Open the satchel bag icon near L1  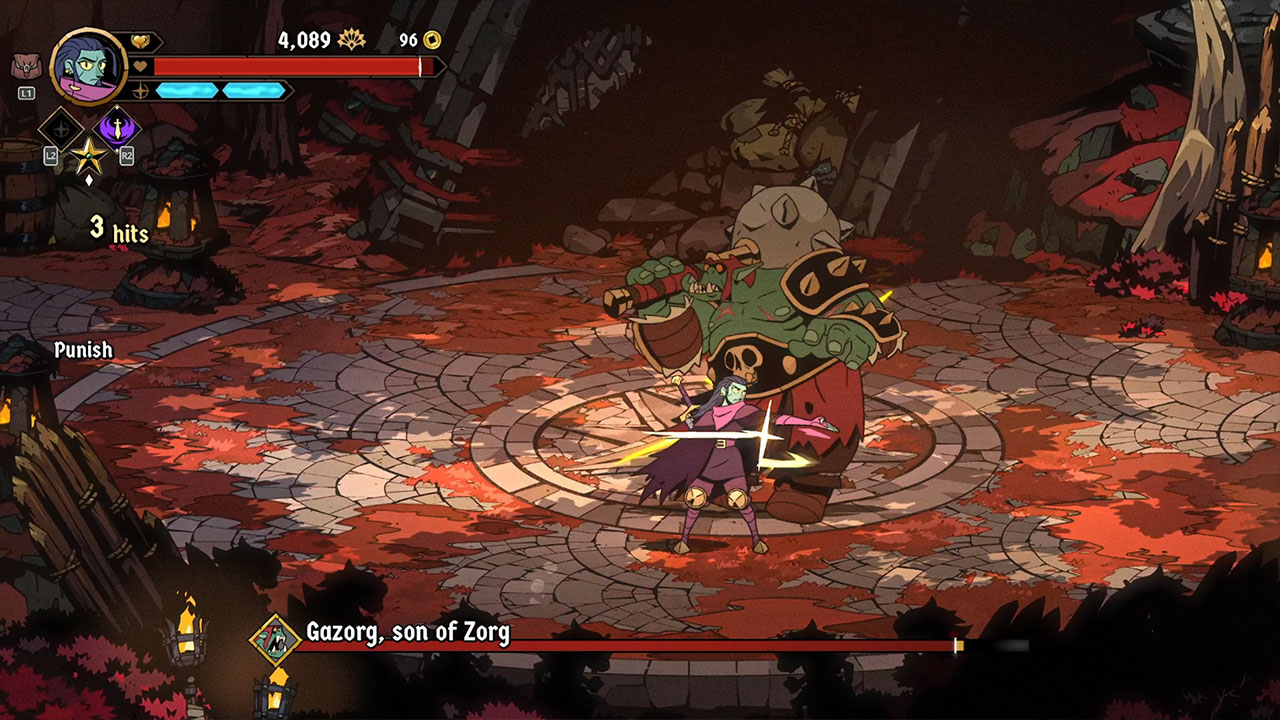(x=25, y=65)
